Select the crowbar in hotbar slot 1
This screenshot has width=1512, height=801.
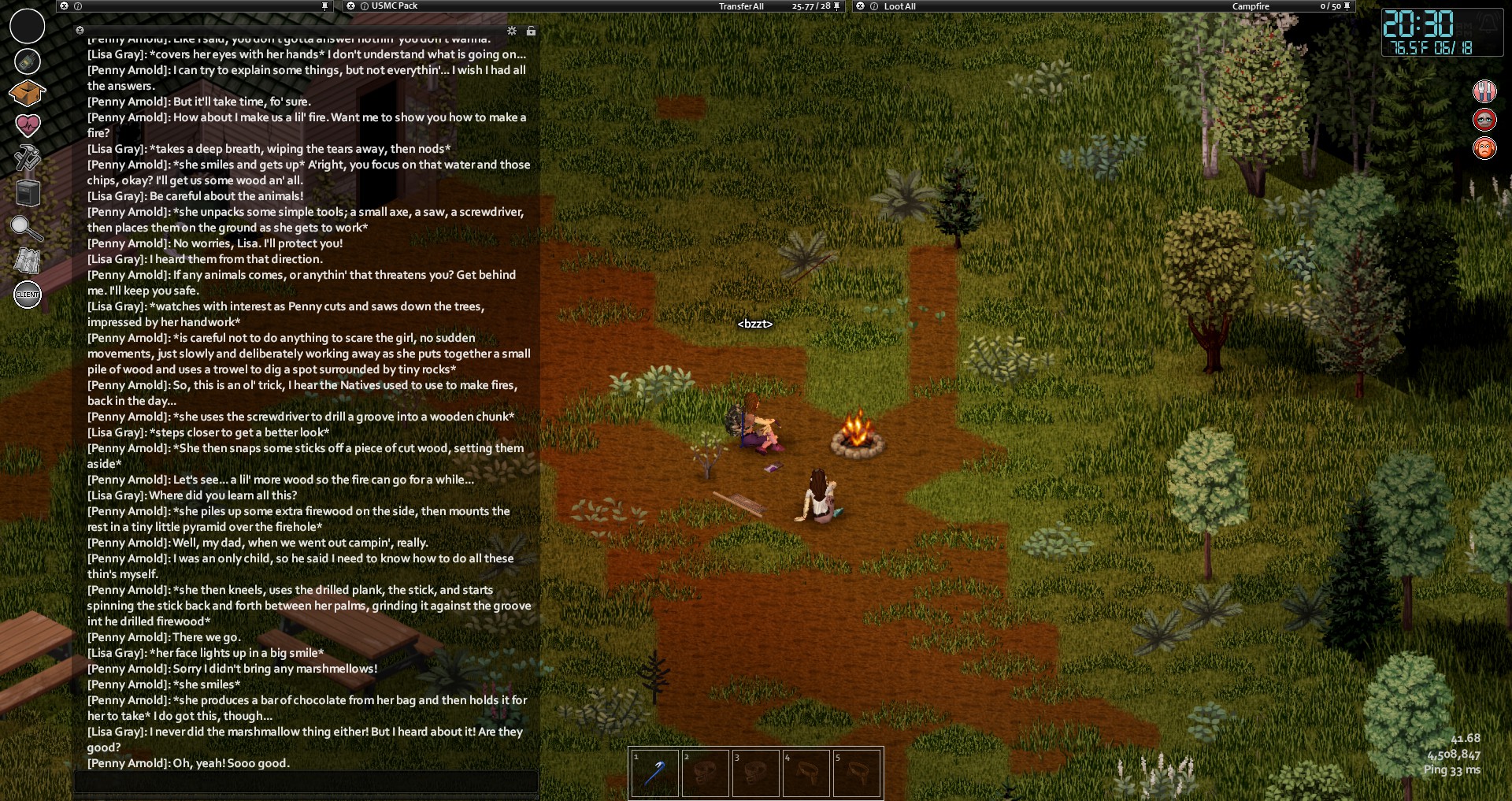(x=654, y=773)
